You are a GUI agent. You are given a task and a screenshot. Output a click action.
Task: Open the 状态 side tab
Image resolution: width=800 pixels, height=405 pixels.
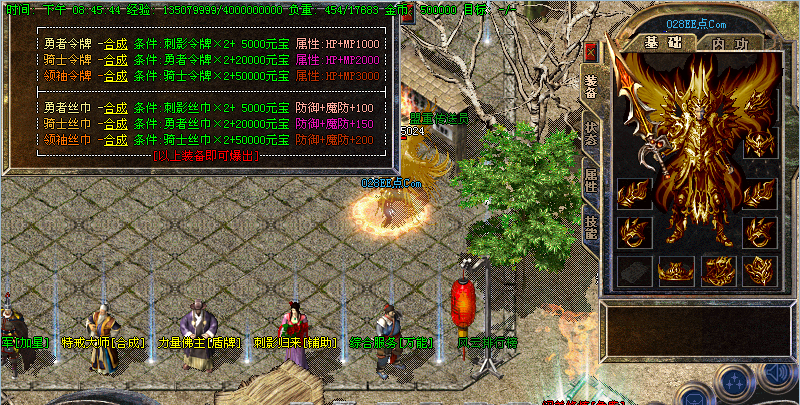591,135
